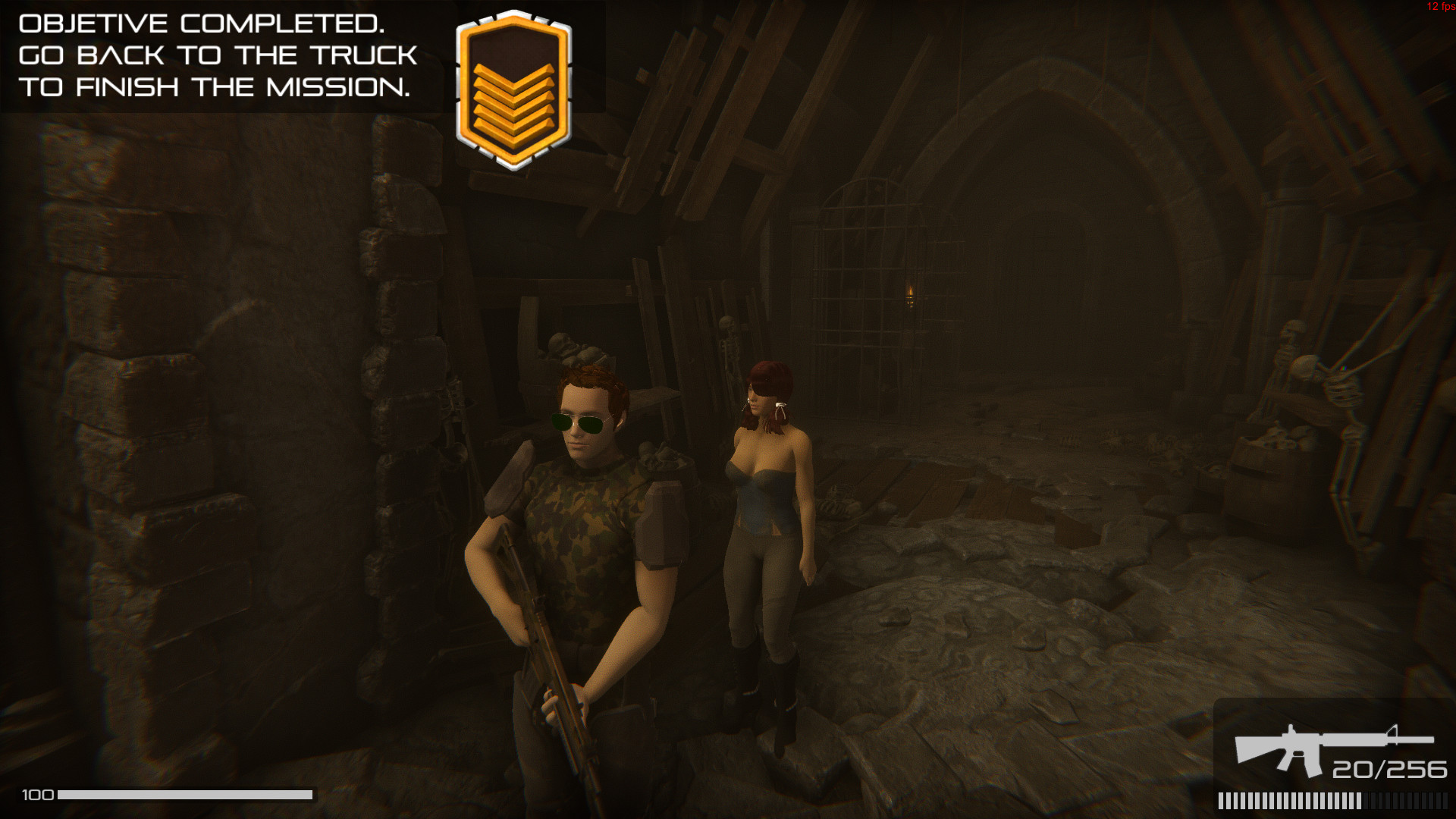1456x819 pixels.
Task: Click the OBJETIVE COMPLETED heading
Action: coord(201,23)
